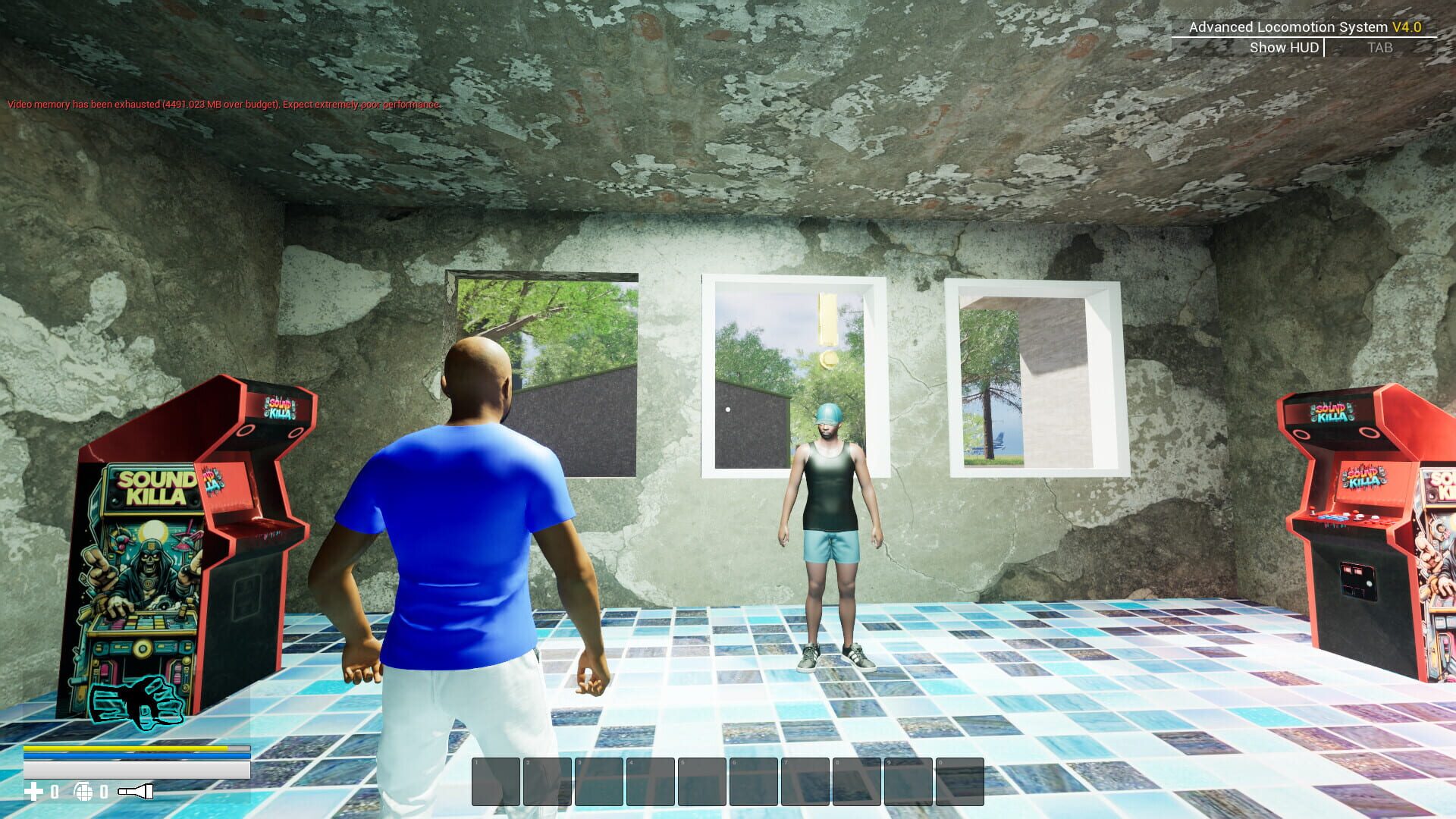Toggle Show HUD
Screen dimensions: 1456x819
1283,47
